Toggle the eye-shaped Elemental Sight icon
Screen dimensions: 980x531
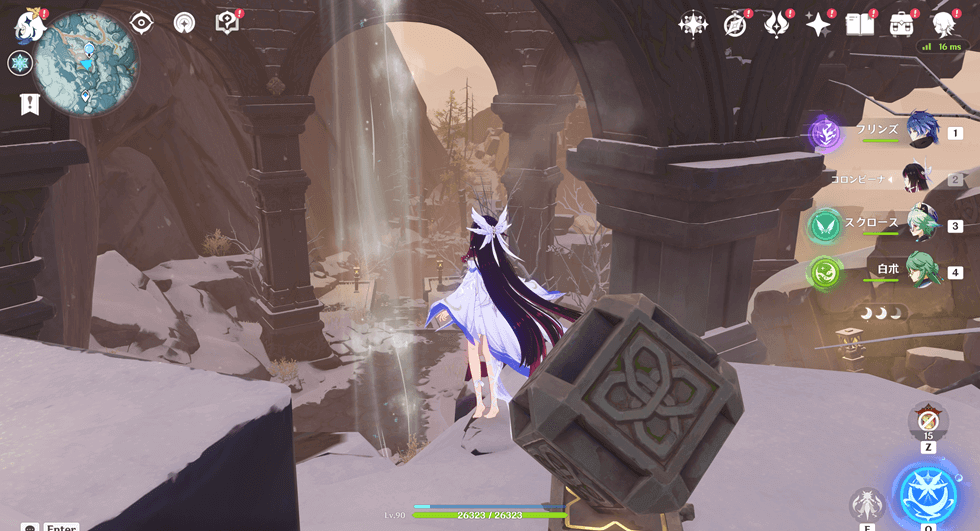click(x=141, y=23)
